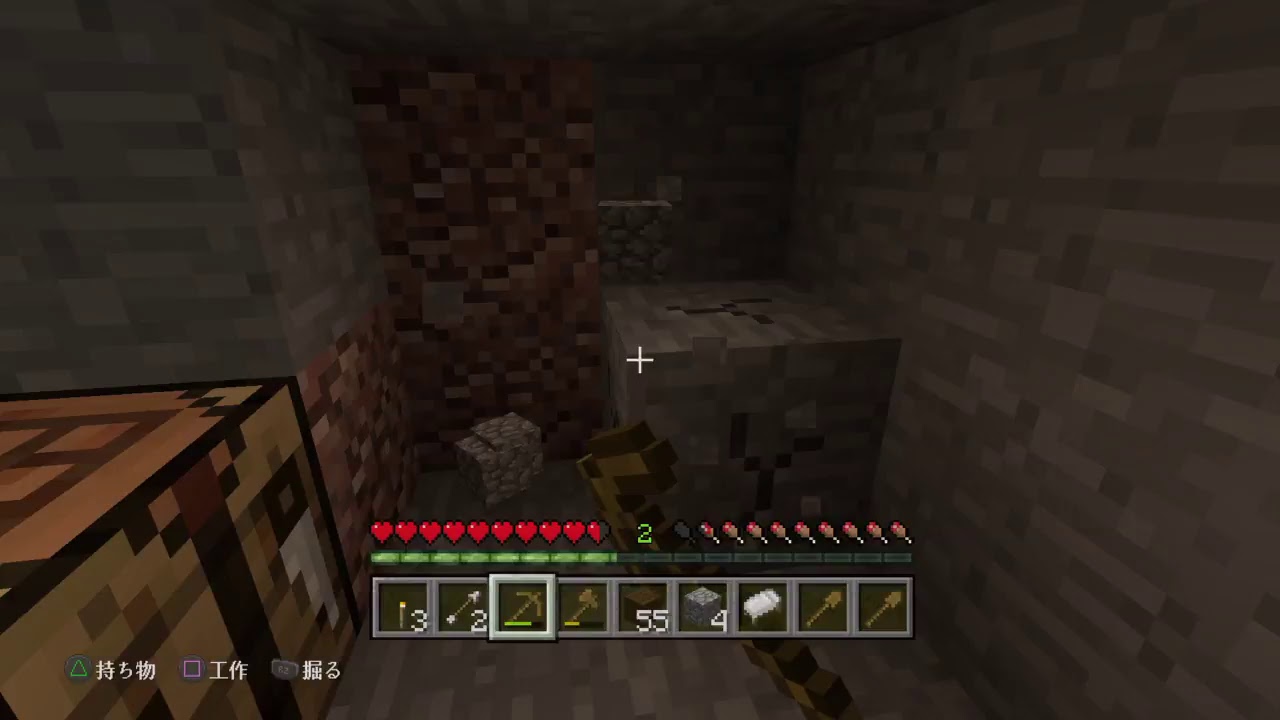Click the 工作 crafting label
Image resolution: width=1280 pixels, height=720 pixels.
(x=228, y=670)
